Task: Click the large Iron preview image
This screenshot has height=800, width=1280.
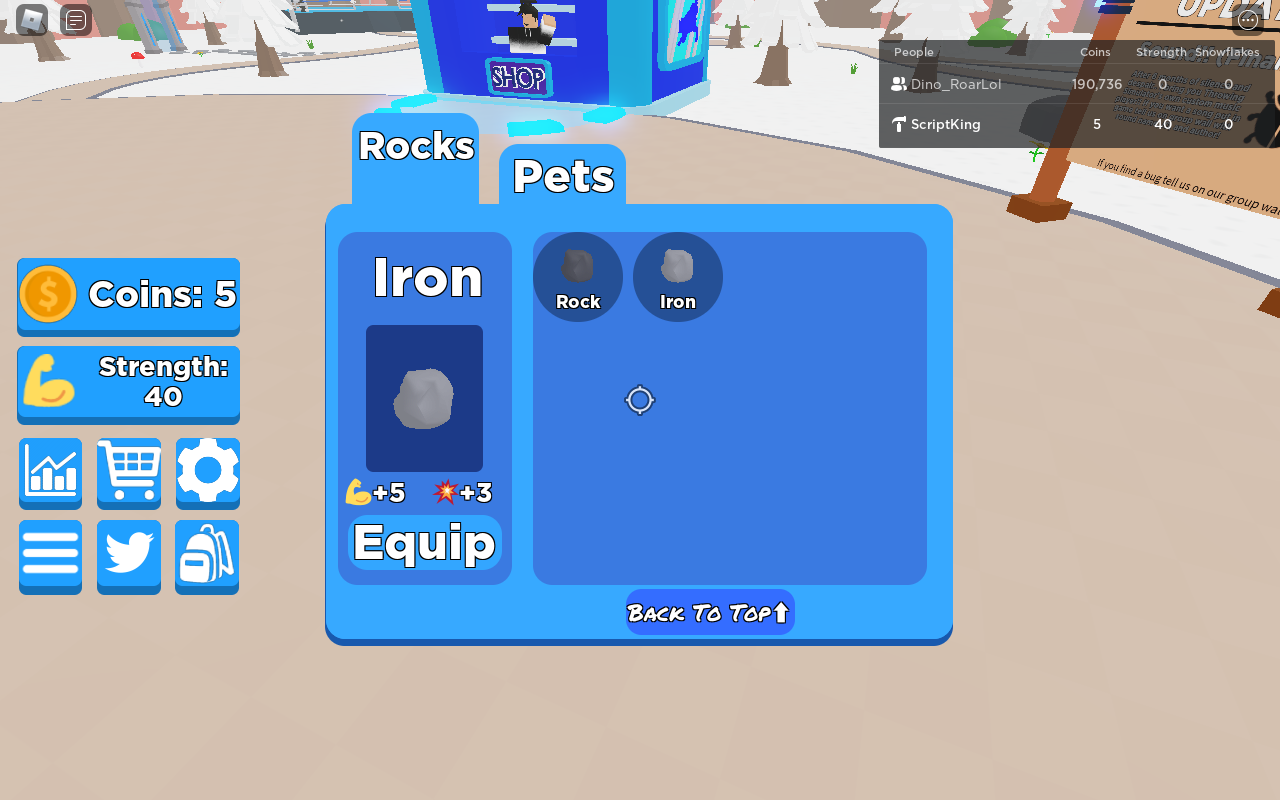Action: coord(423,398)
